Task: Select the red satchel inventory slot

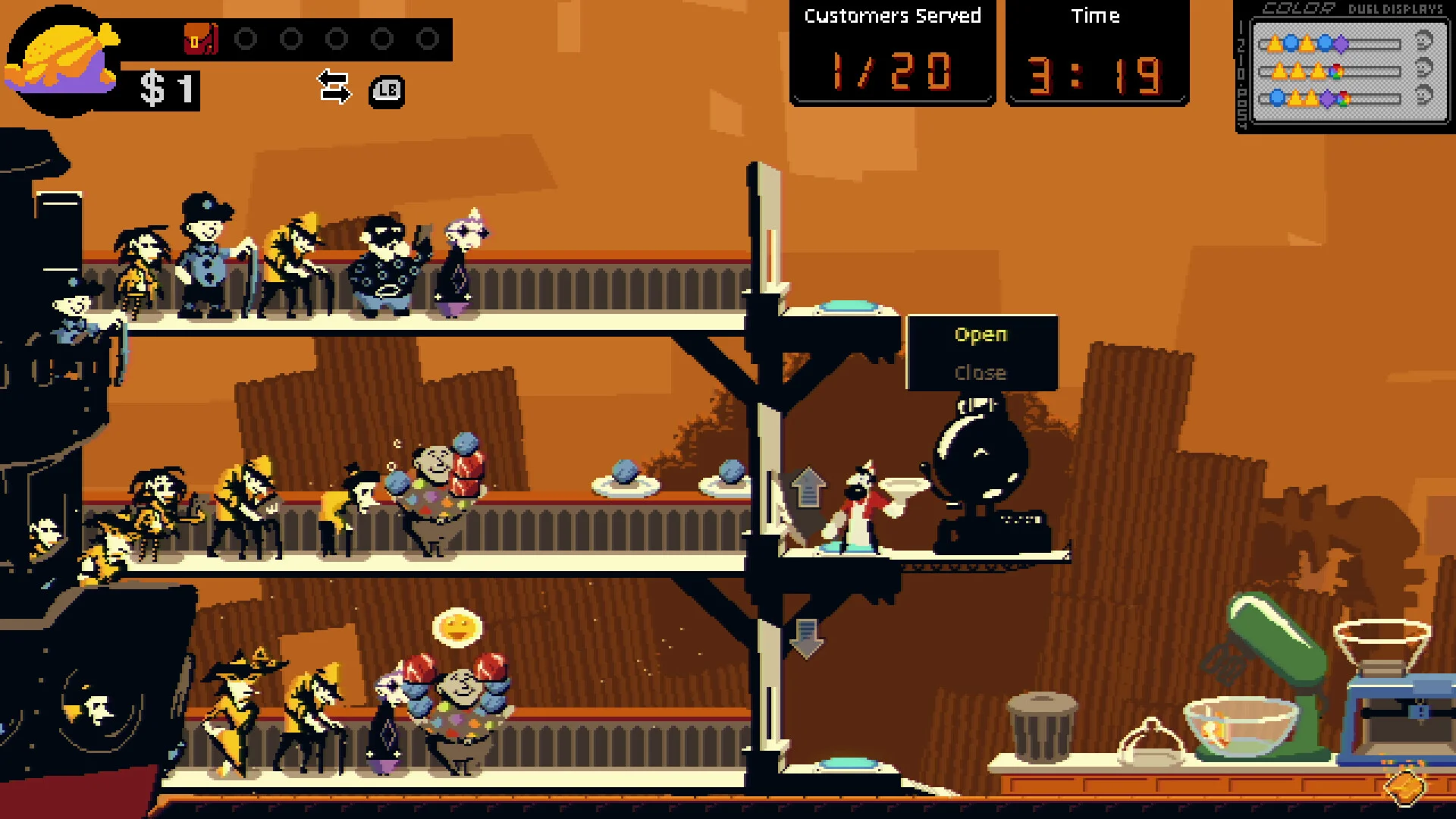Action: 200,39
